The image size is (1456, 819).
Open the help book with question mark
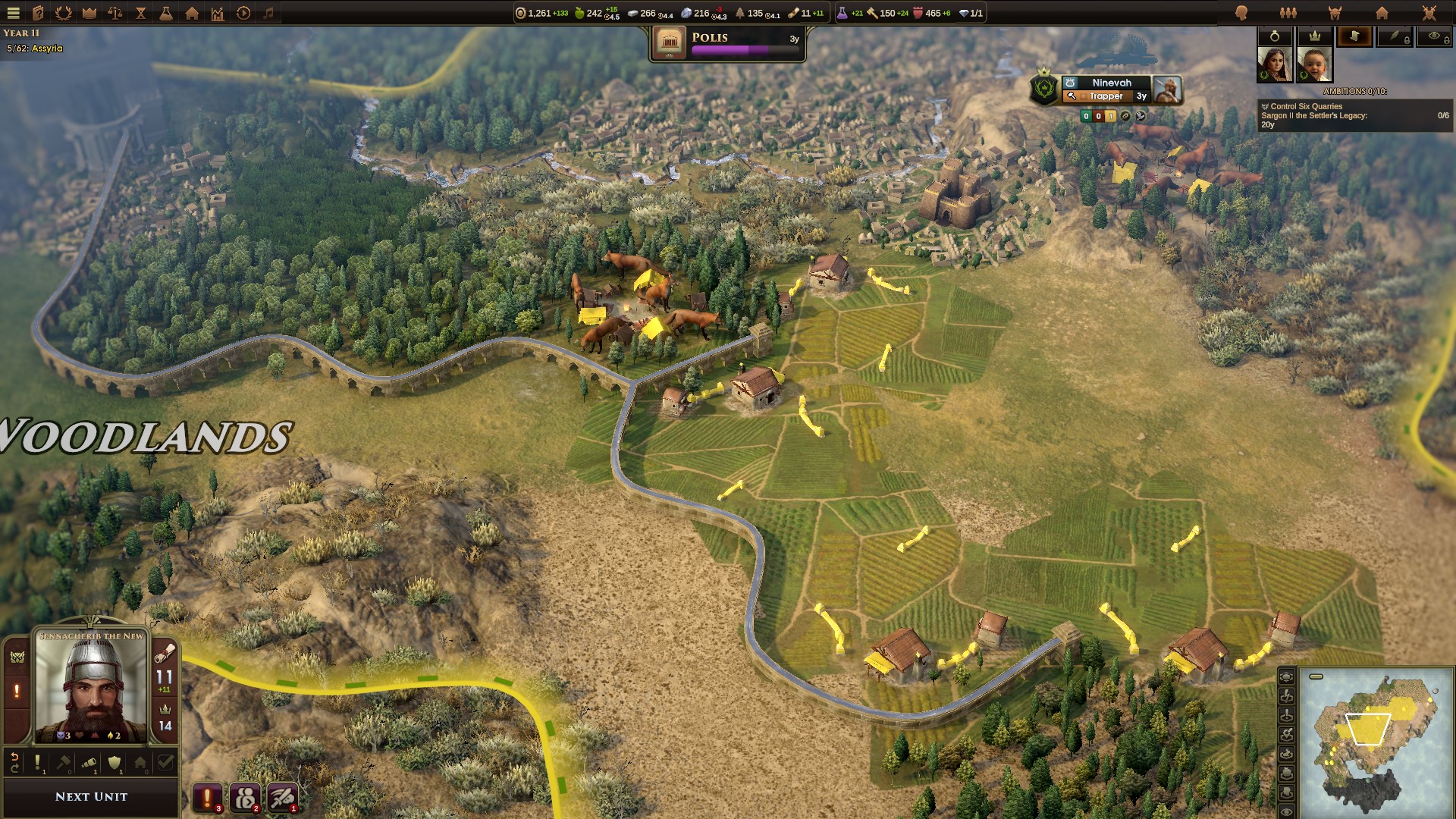39,13
